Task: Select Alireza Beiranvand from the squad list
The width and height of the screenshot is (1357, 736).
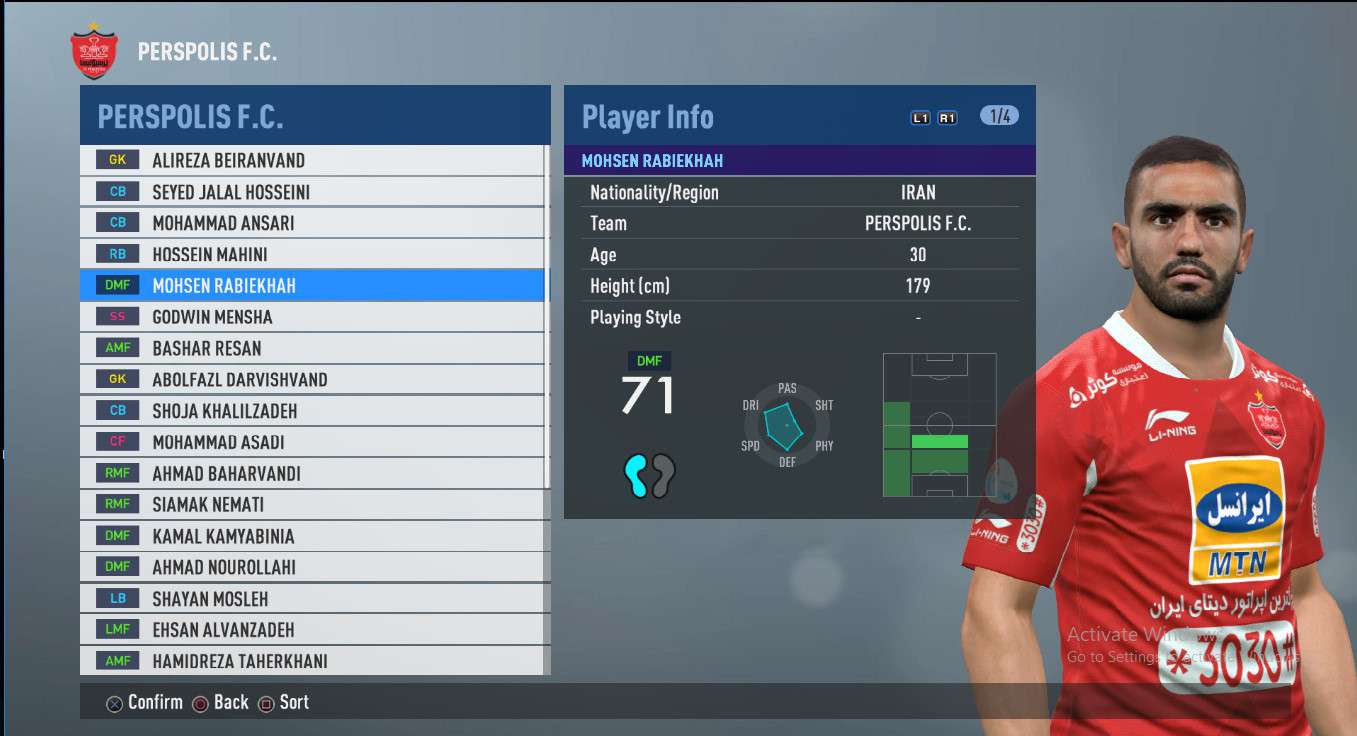Action: point(312,160)
